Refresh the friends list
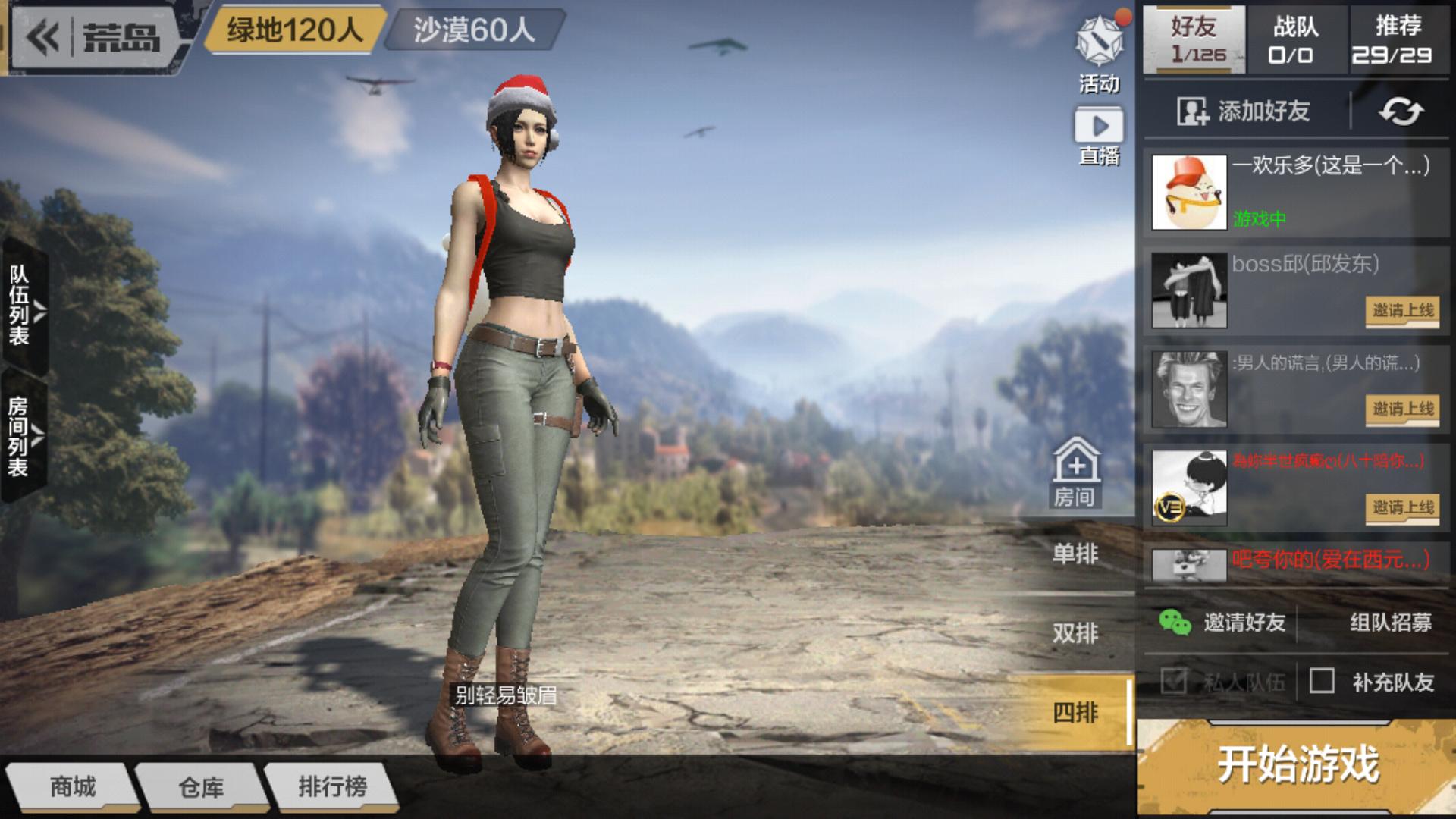The height and width of the screenshot is (819, 1456). point(1401,111)
